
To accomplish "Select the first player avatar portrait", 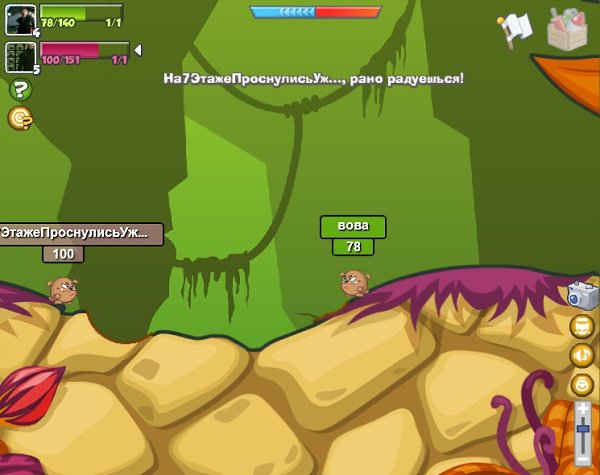I will coord(21,20).
